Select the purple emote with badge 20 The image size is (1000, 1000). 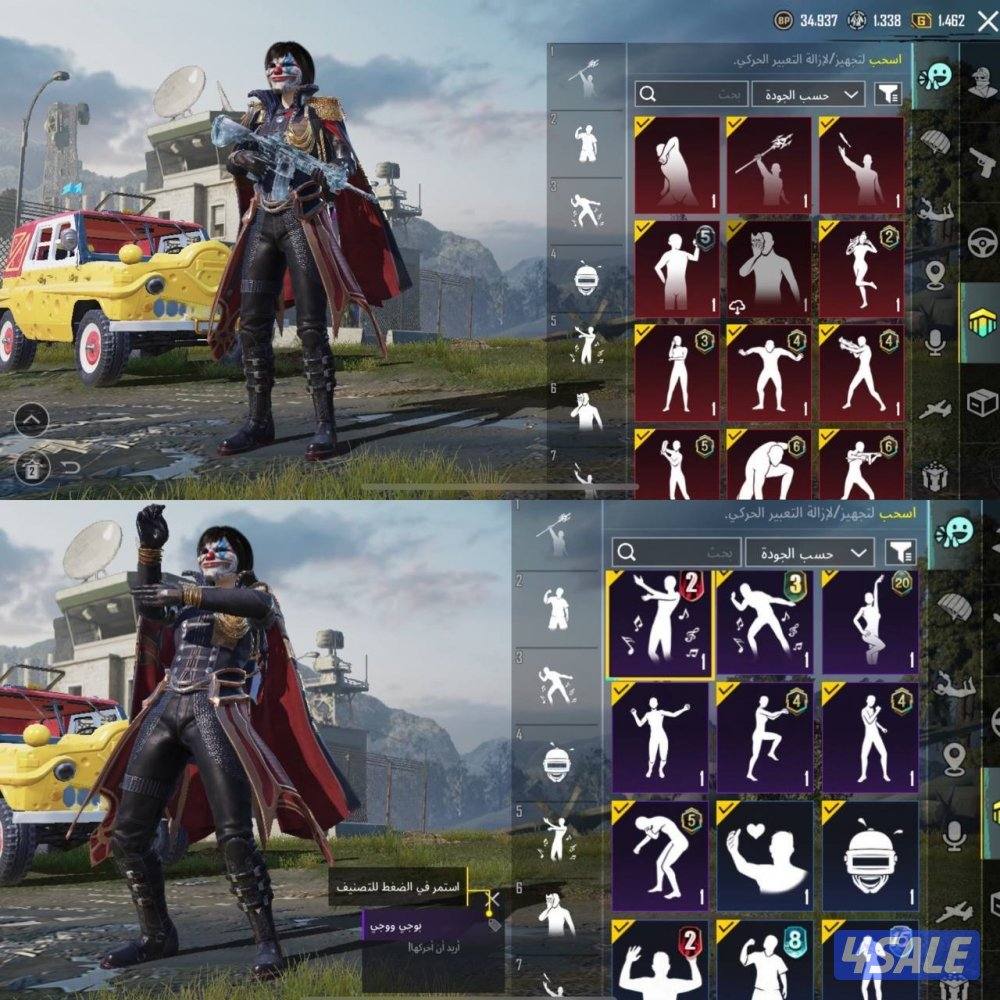(870, 623)
